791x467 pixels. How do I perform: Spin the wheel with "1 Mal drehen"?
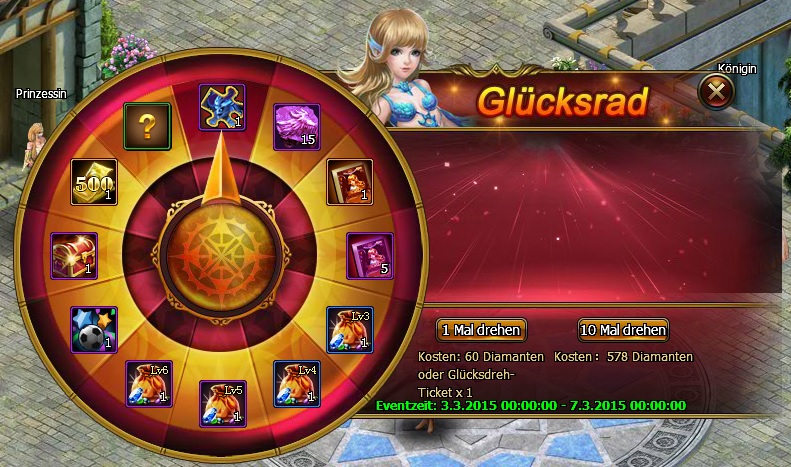[481, 330]
